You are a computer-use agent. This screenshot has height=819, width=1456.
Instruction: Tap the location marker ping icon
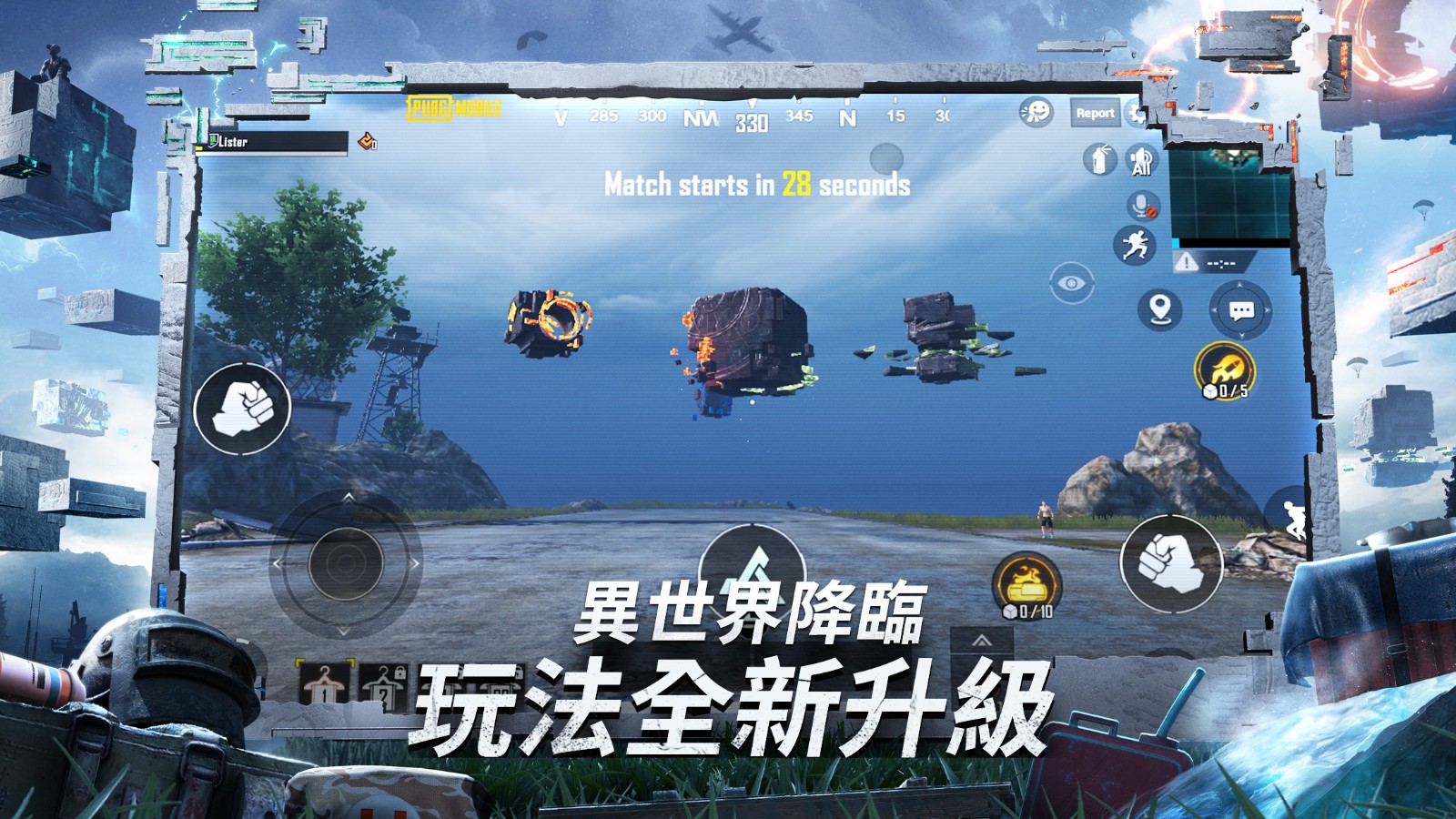pos(1162,309)
